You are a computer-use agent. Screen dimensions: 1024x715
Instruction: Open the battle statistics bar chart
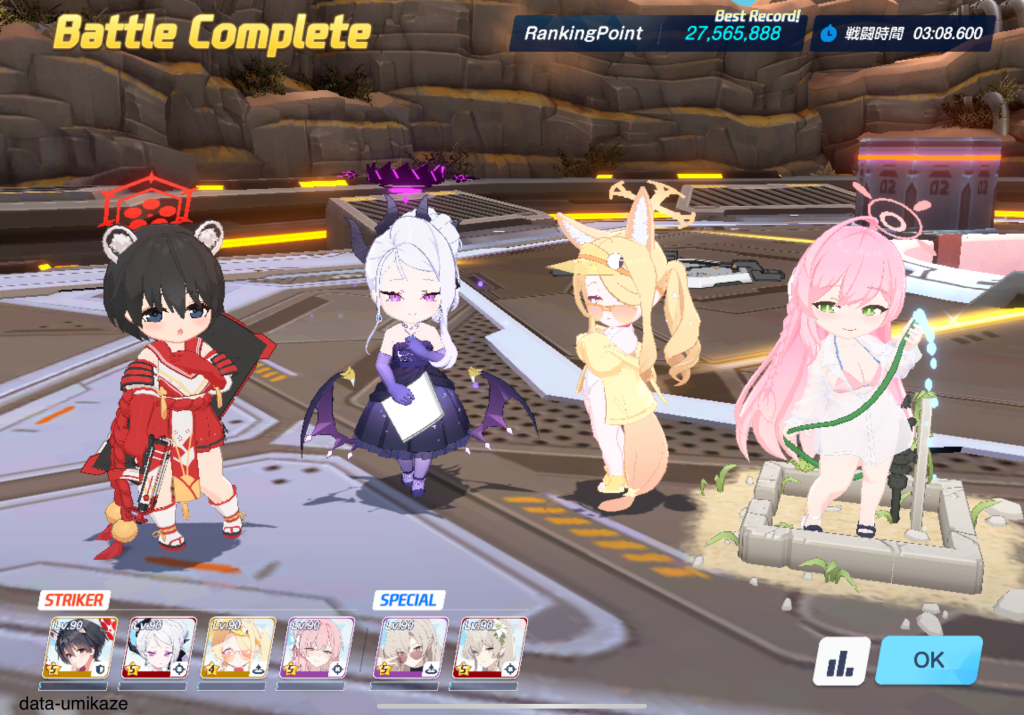[841, 661]
